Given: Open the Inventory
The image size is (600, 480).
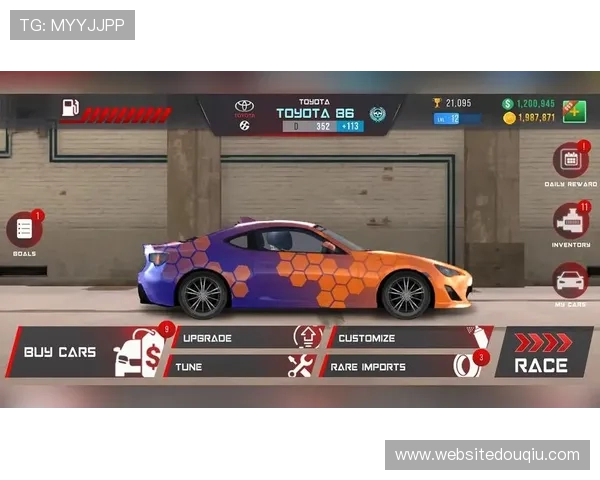Looking at the screenshot, I should coord(570,221).
